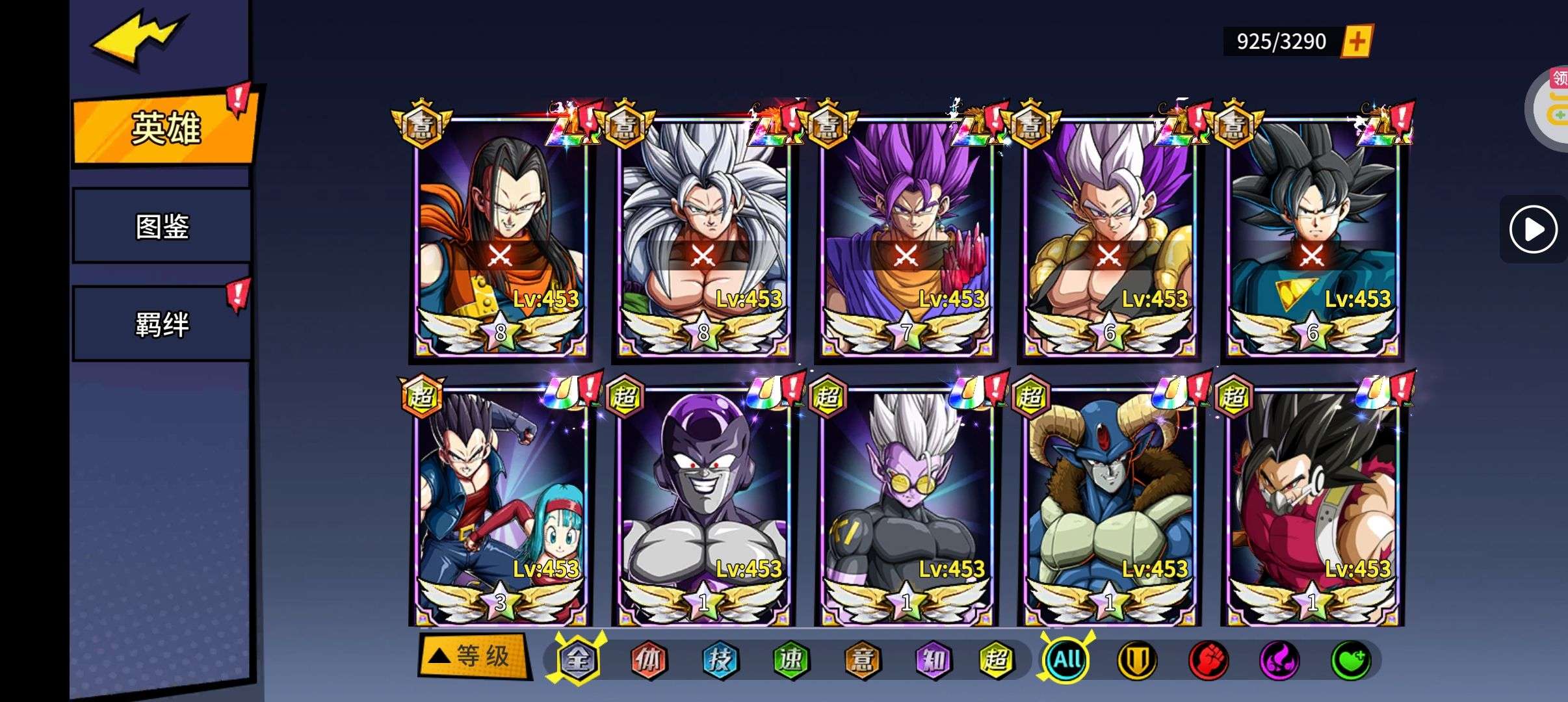Go back with the yellow lightning arrow
1568x702 pixels.
(x=138, y=39)
